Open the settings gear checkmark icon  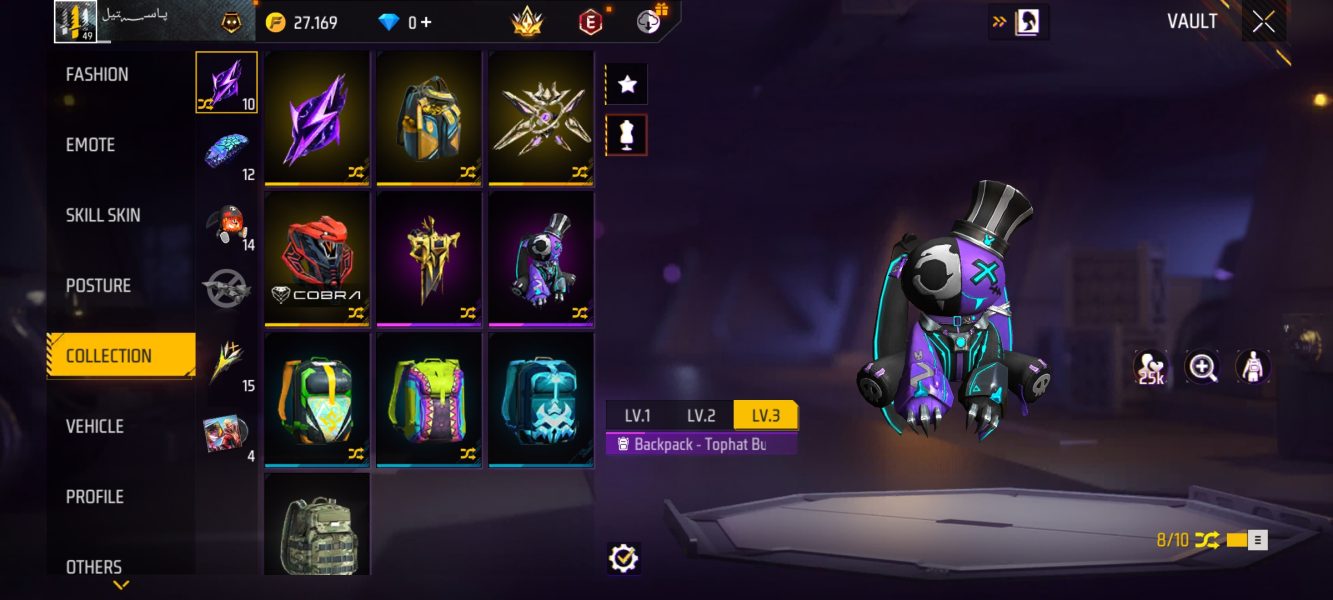[x=624, y=558]
